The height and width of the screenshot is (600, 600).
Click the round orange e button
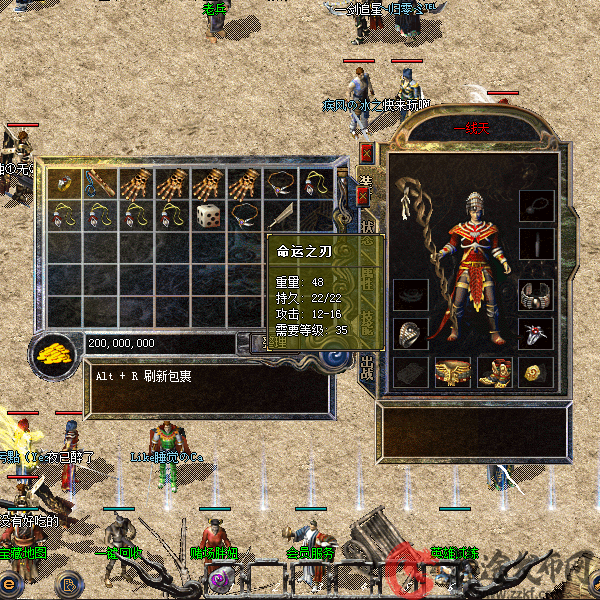[12, 582]
